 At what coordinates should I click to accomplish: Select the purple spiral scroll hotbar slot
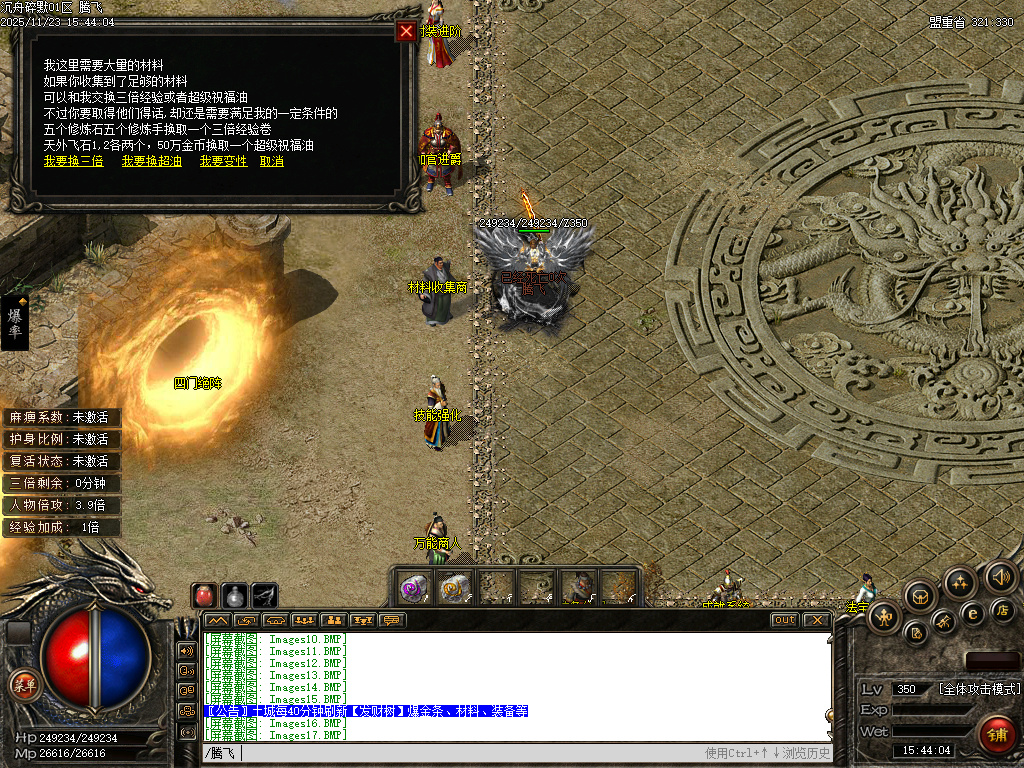(415, 588)
